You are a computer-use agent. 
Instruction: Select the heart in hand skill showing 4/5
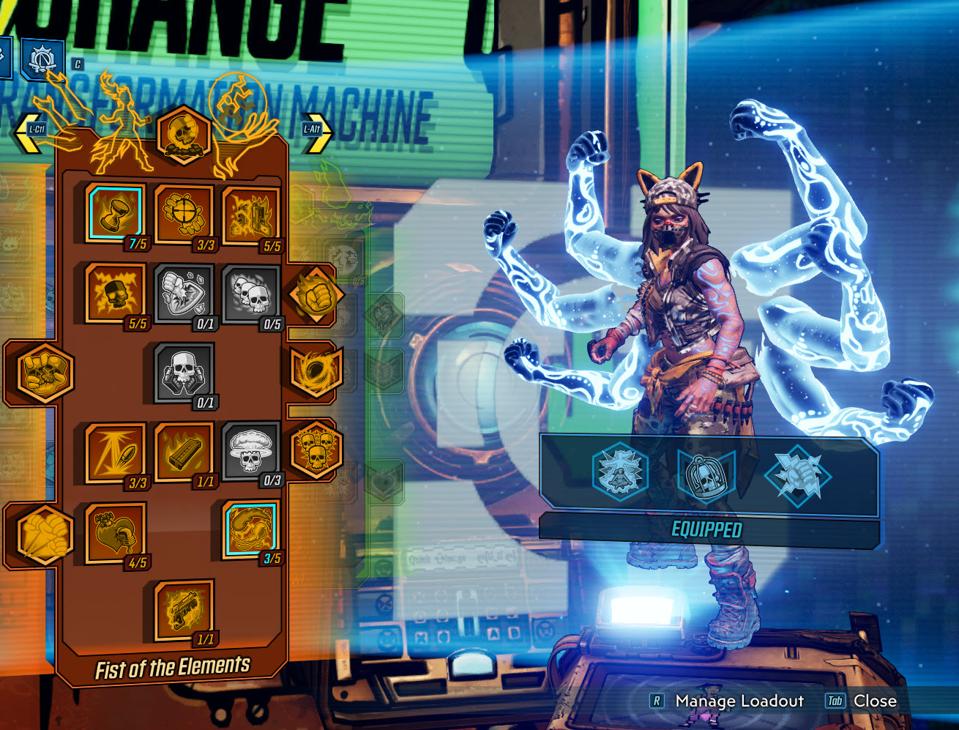pyautogui.click(x=115, y=531)
